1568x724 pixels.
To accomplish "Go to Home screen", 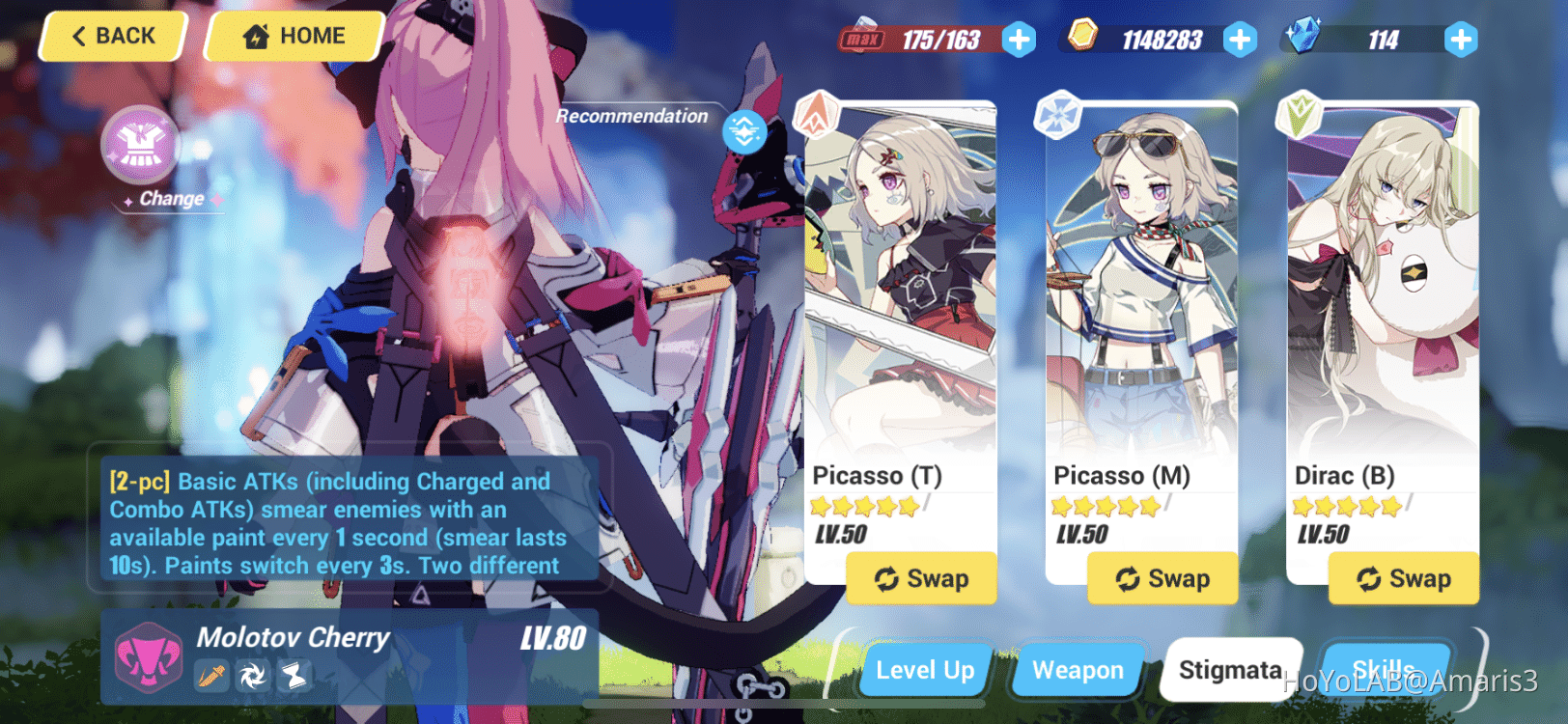I will point(293,36).
